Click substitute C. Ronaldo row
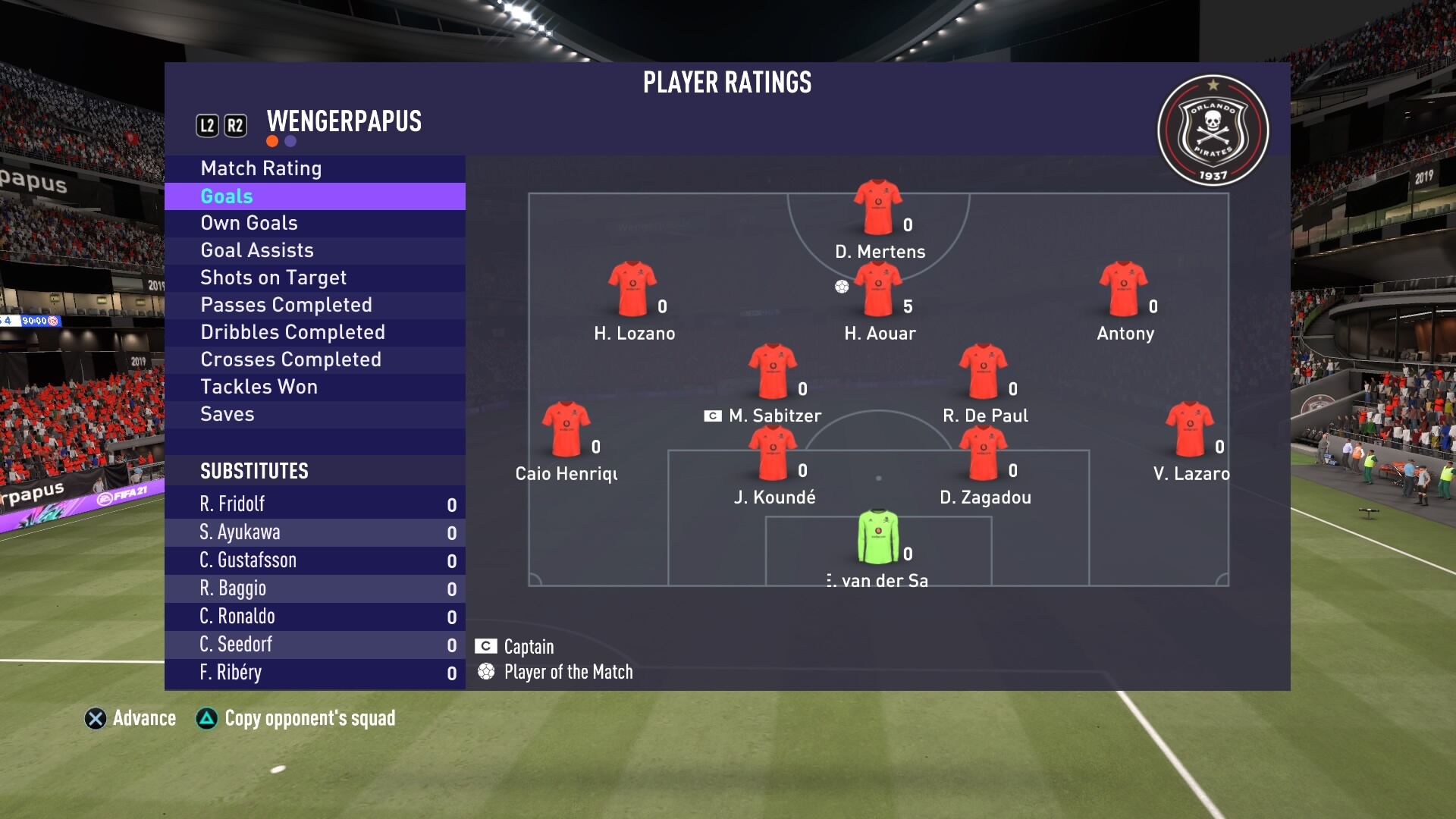1456x819 pixels. (x=315, y=617)
